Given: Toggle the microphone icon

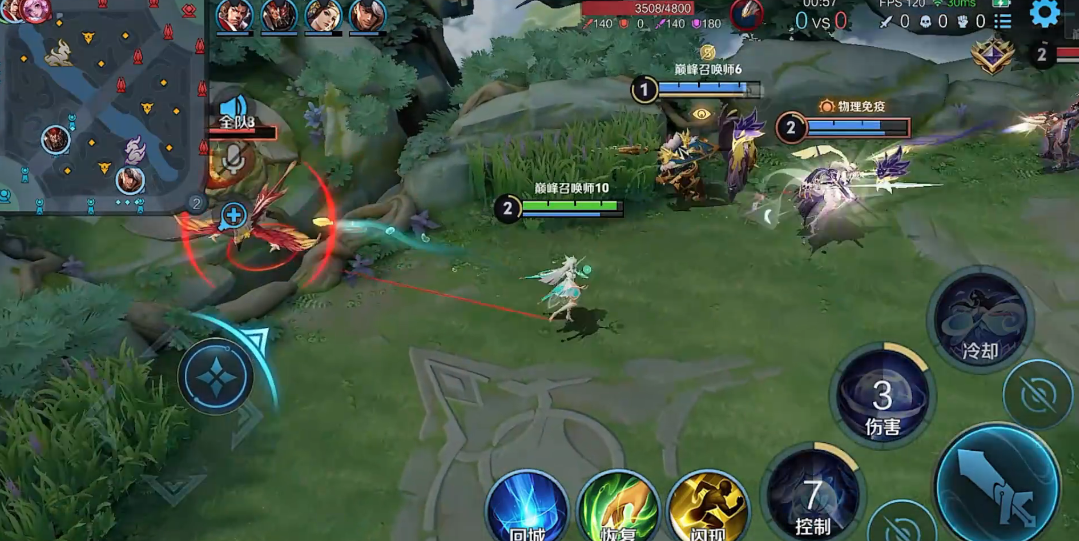Looking at the screenshot, I should pos(233,158).
